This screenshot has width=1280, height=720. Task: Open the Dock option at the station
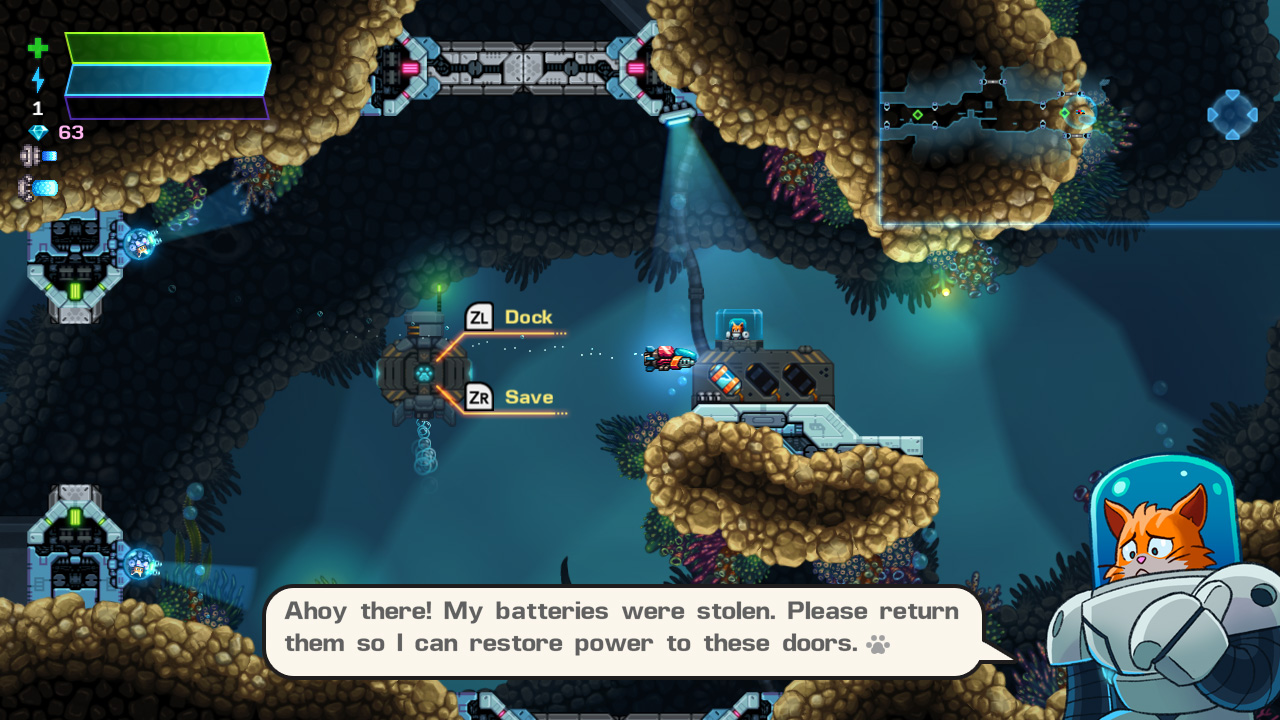tap(531, 316)
